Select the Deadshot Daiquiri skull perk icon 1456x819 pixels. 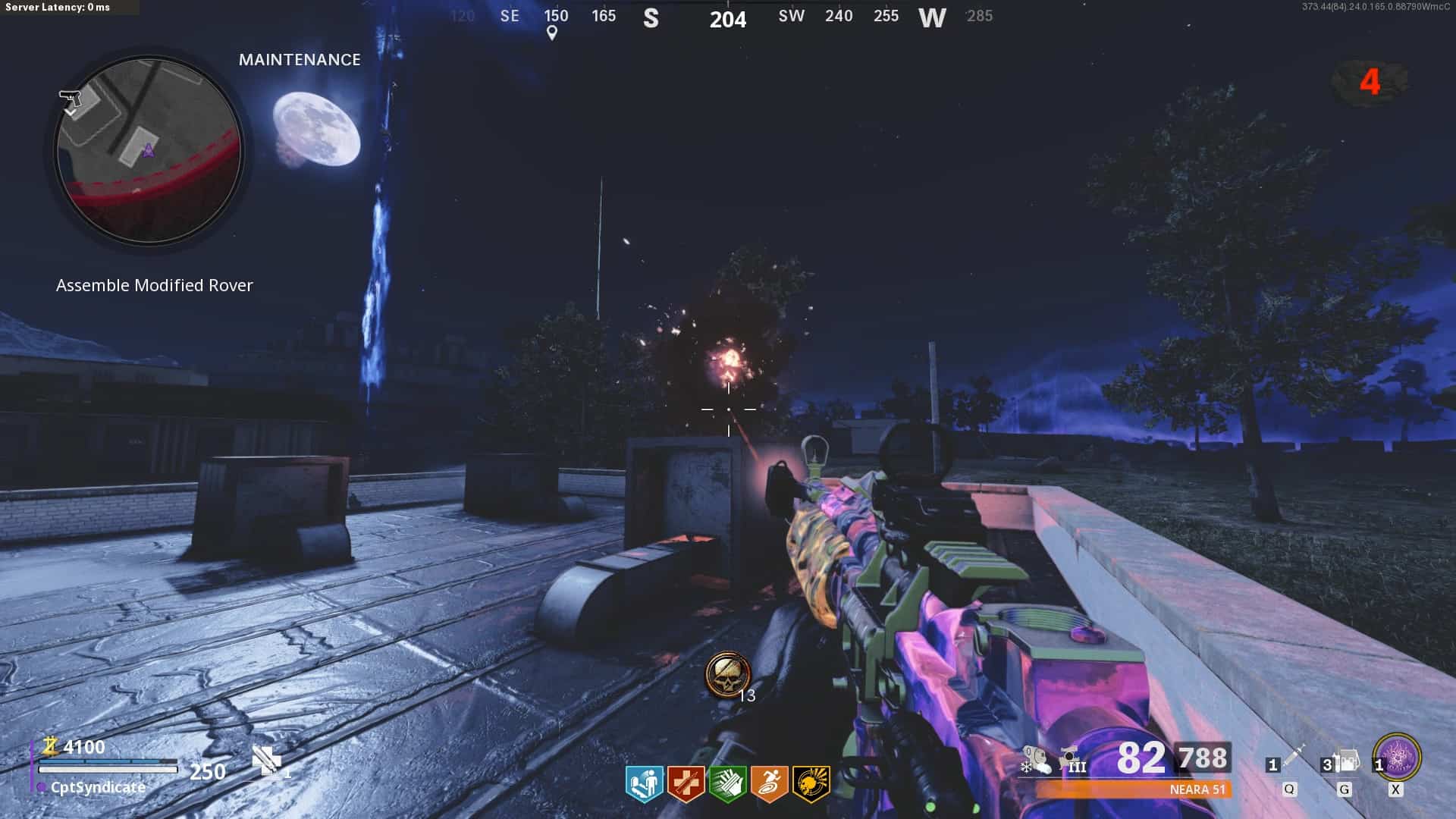pos(811,783)
